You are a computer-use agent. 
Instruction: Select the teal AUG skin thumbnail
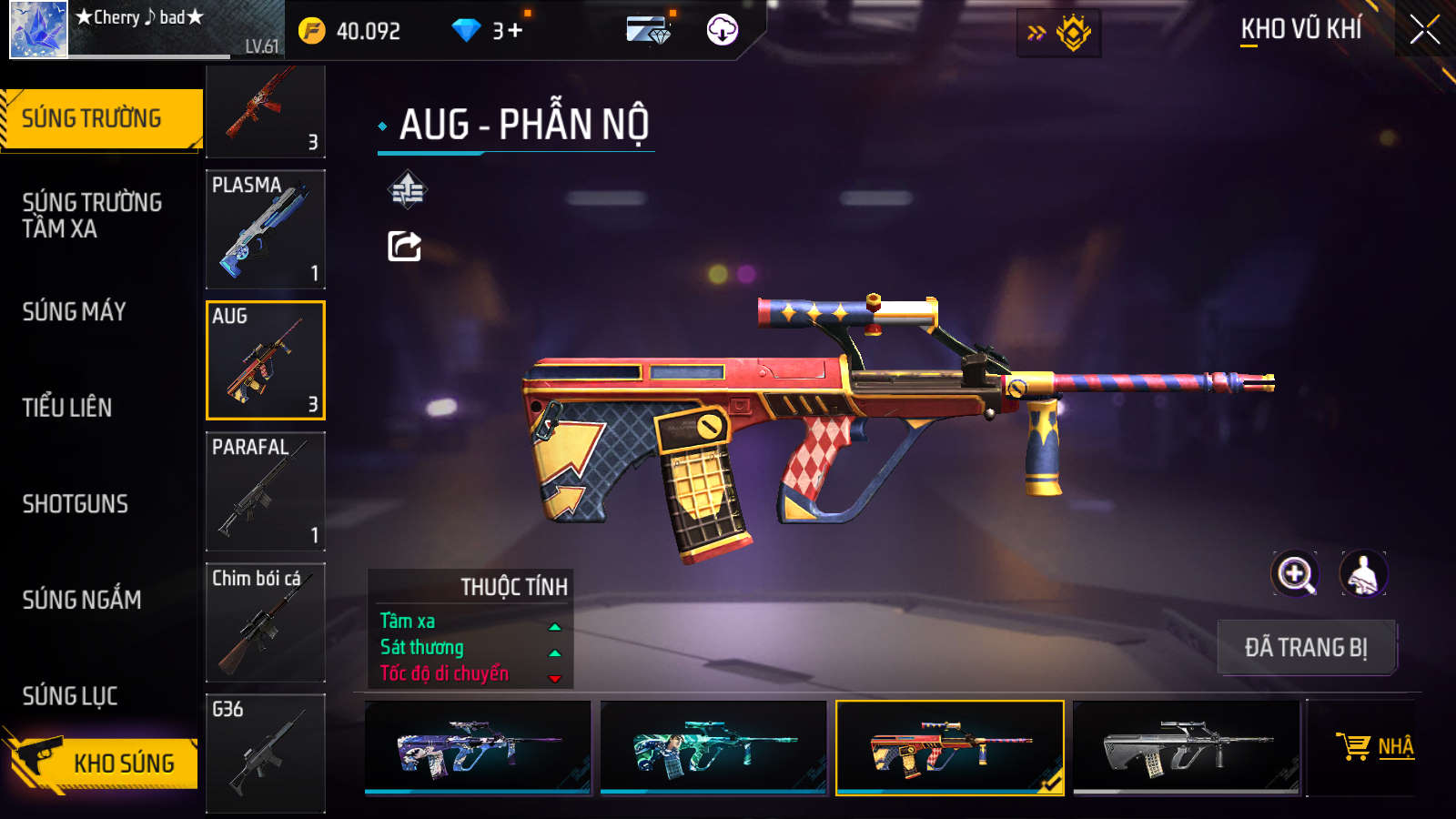coord(713,747)
